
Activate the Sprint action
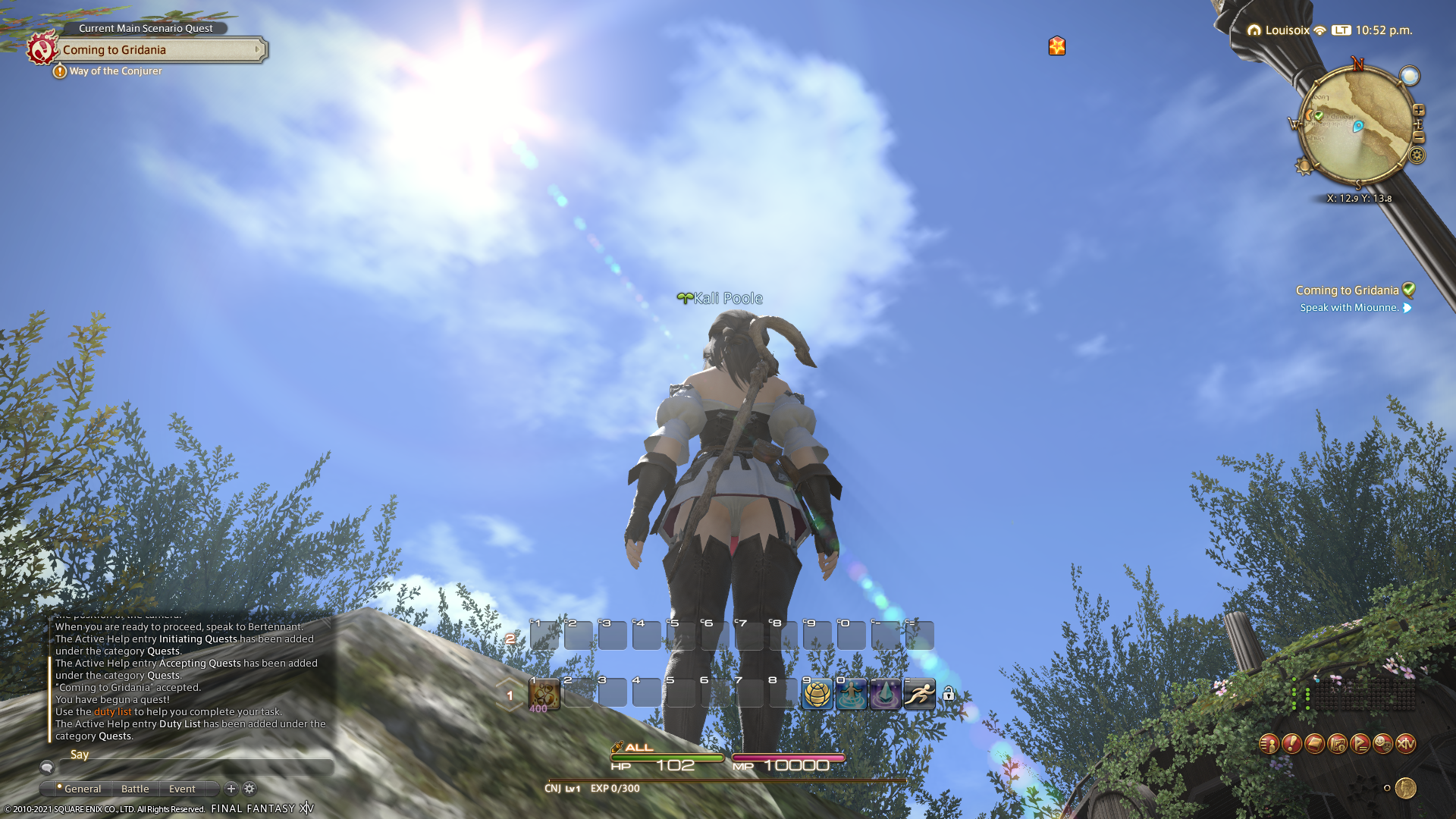click(919, 695)
